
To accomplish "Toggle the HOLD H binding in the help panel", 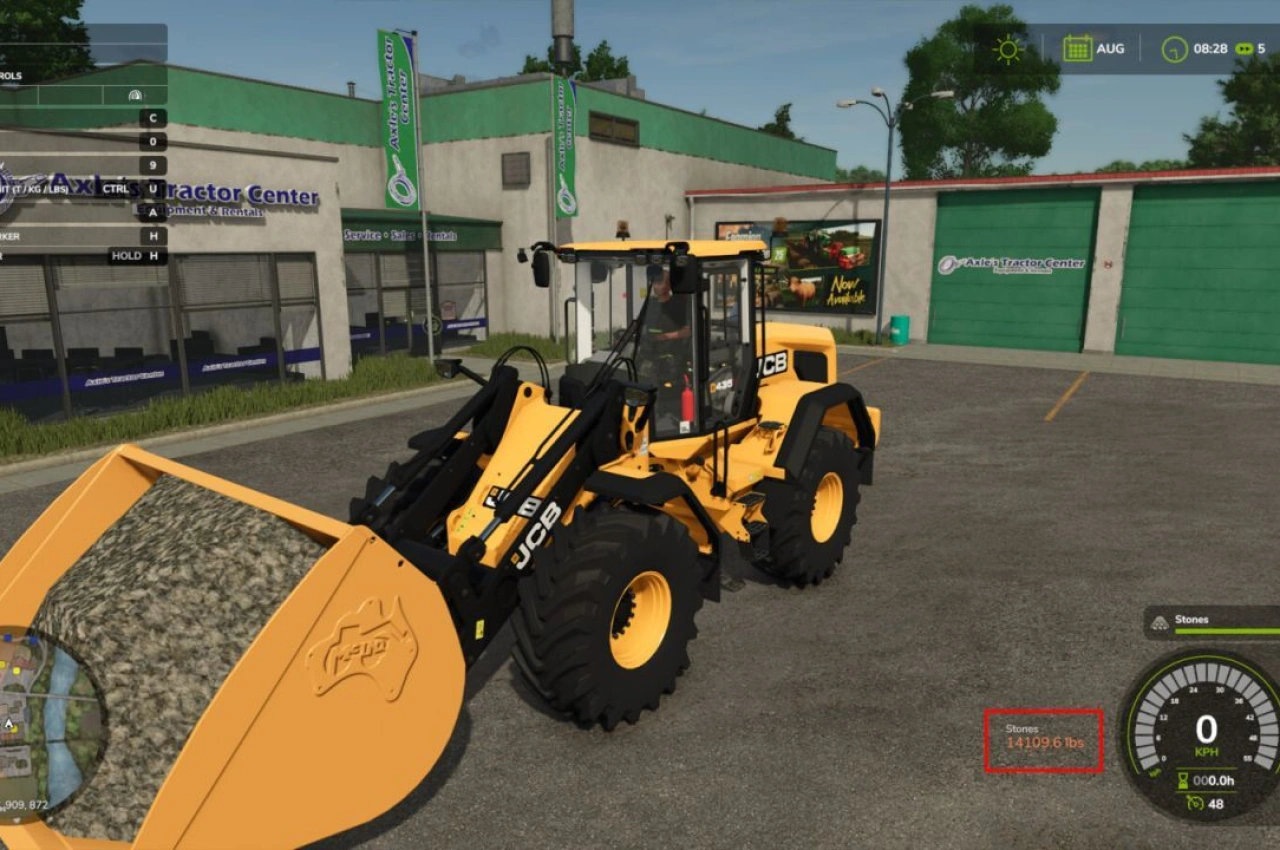I will click(133, 256).
